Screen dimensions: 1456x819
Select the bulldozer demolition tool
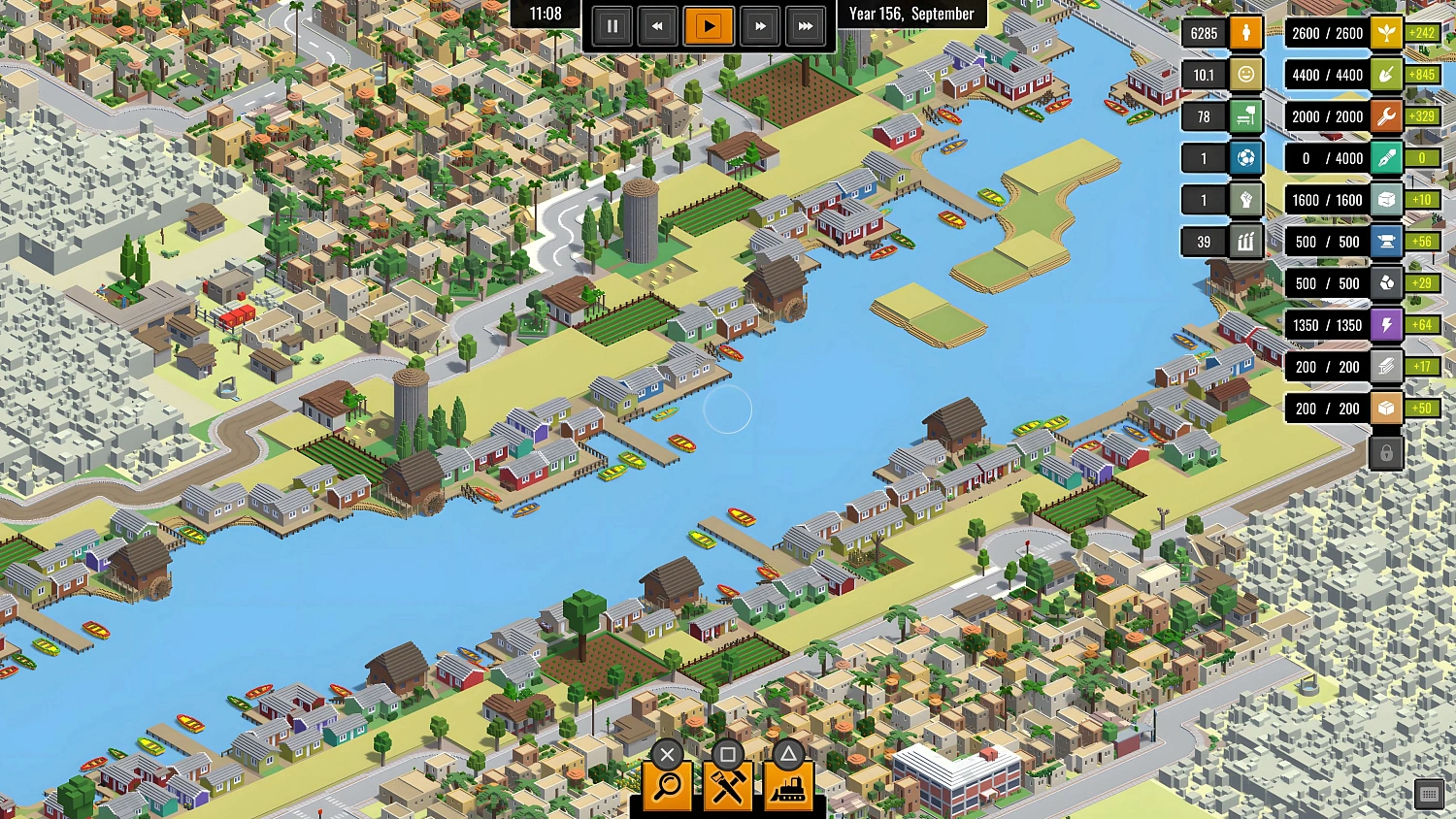pyautogui.click(x=790, y=786)
